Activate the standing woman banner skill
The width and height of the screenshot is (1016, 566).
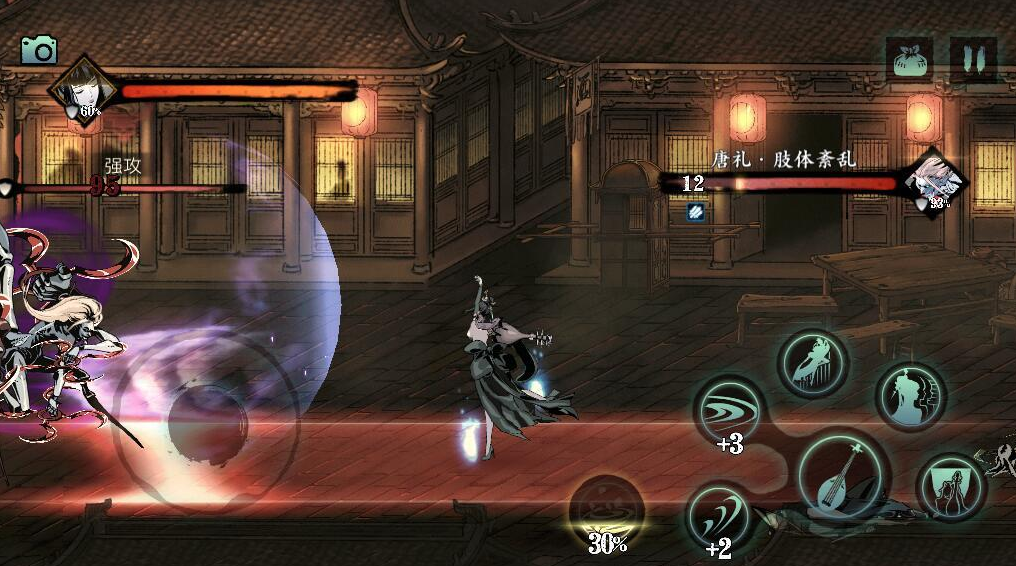tap(951, 488)
